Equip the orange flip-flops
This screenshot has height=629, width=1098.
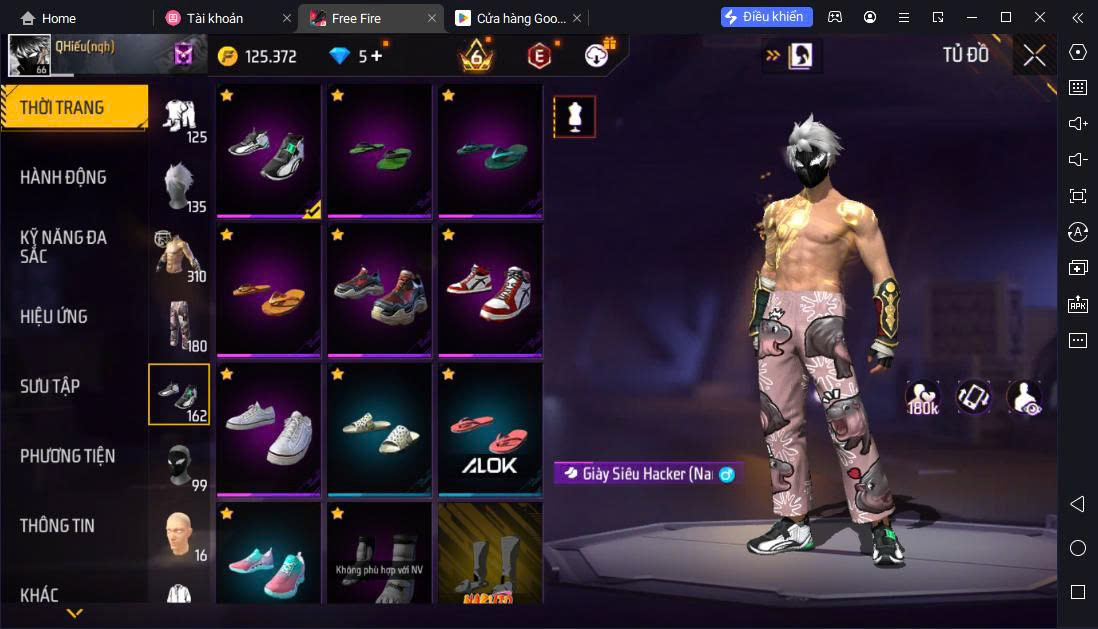[268, 291]
